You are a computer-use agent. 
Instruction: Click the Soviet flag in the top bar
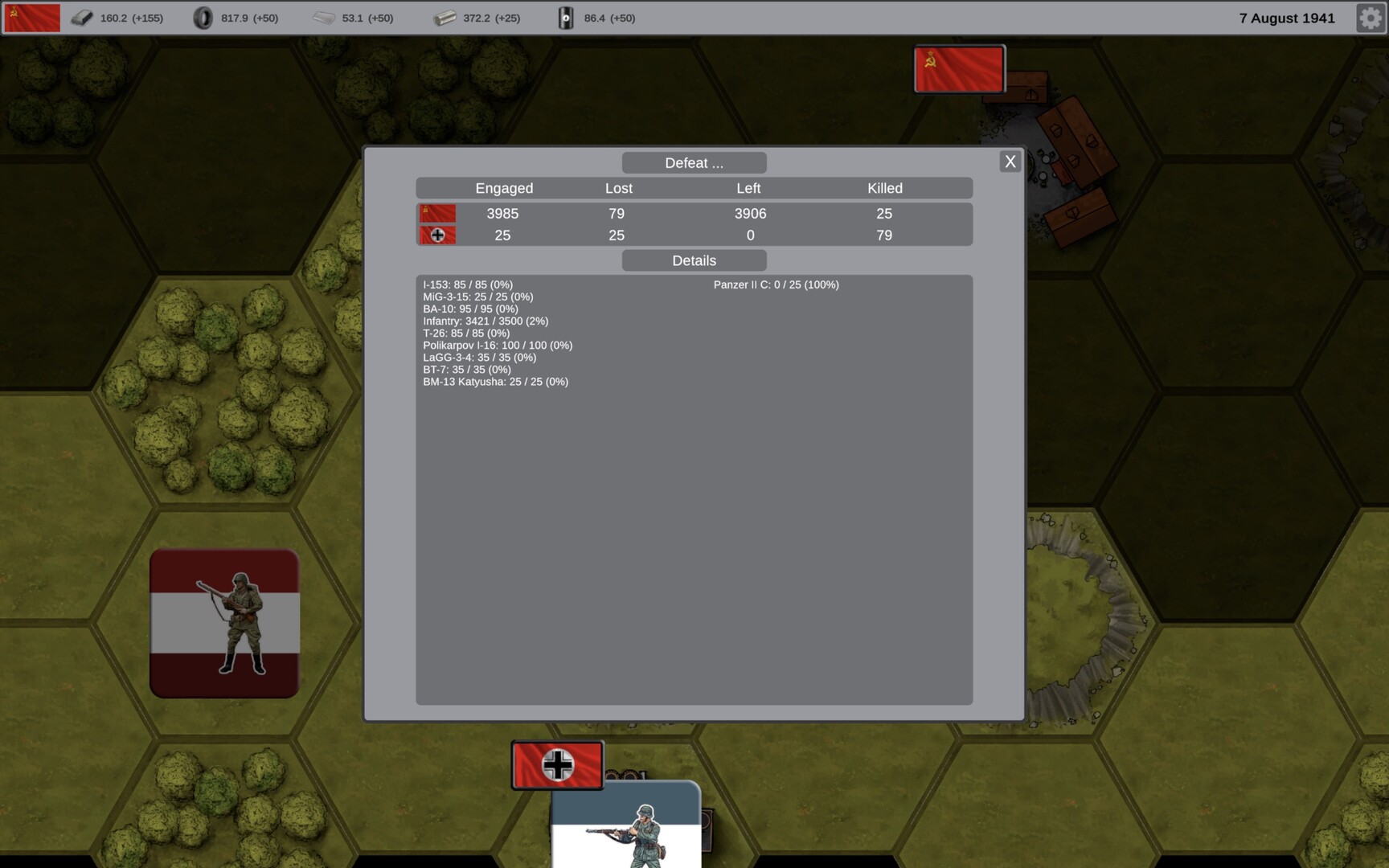31,16
